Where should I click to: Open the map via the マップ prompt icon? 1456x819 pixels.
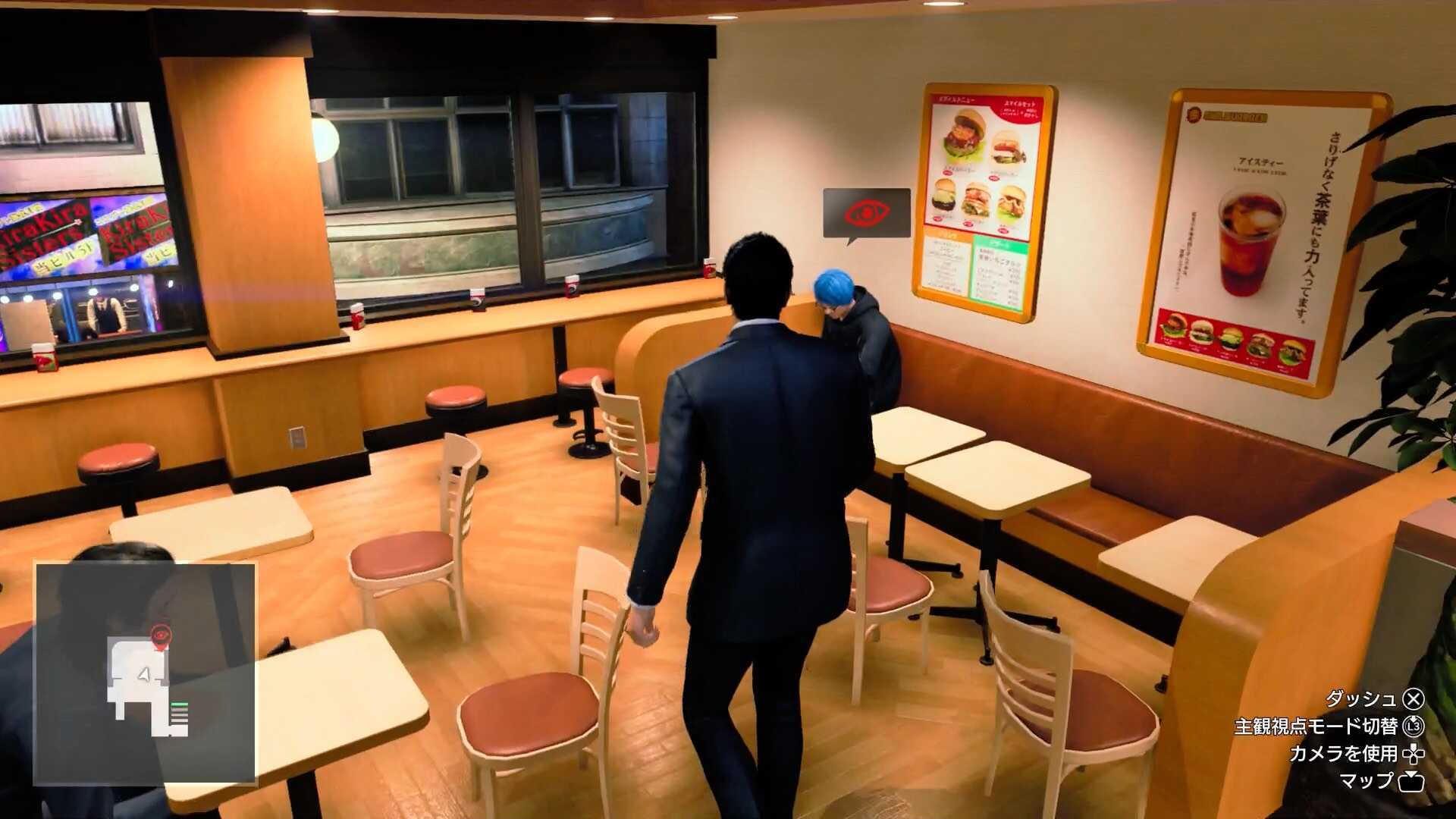click(x=1412, y=781)
